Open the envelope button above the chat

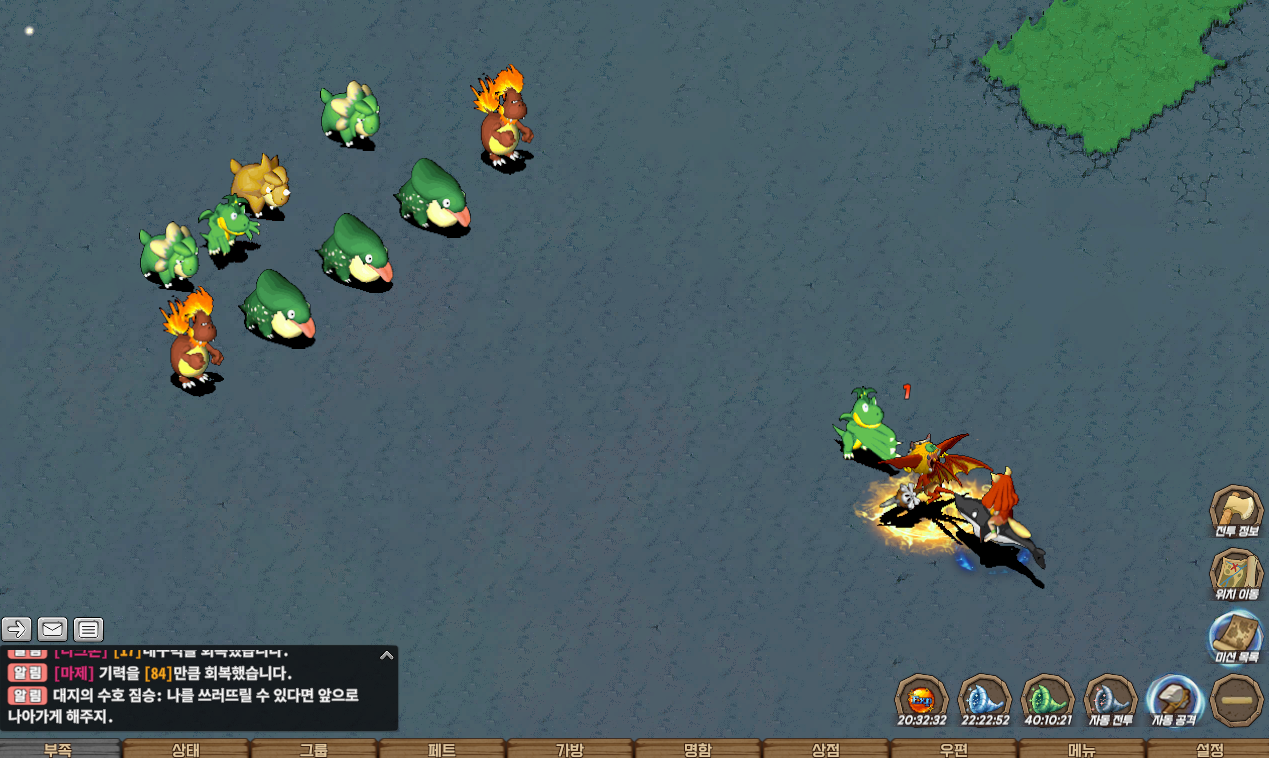[x=53, y=629]
